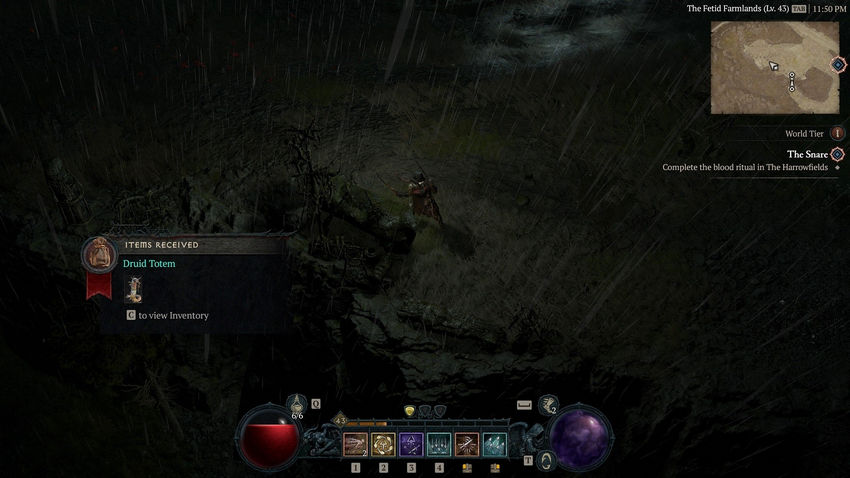Use the healing potion icon
The width and height of the screenshot is (850, 478).
(x=297, y=405)
